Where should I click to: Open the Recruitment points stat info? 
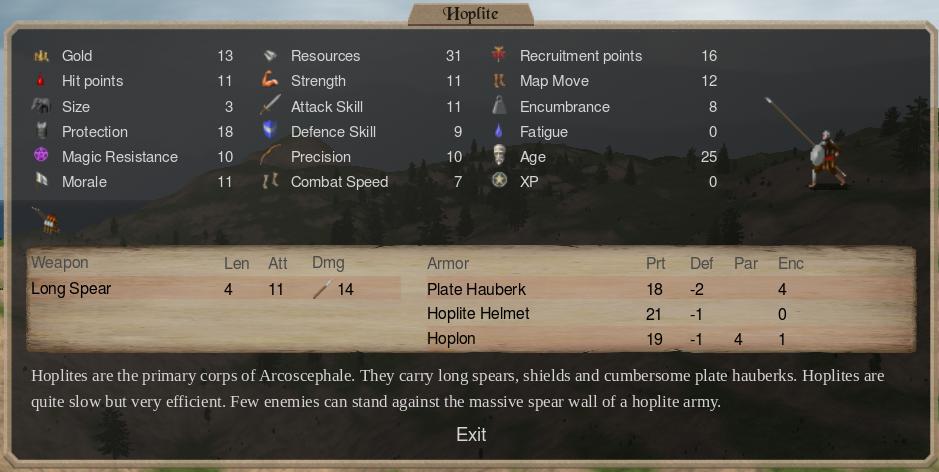[x=580, y=56]
